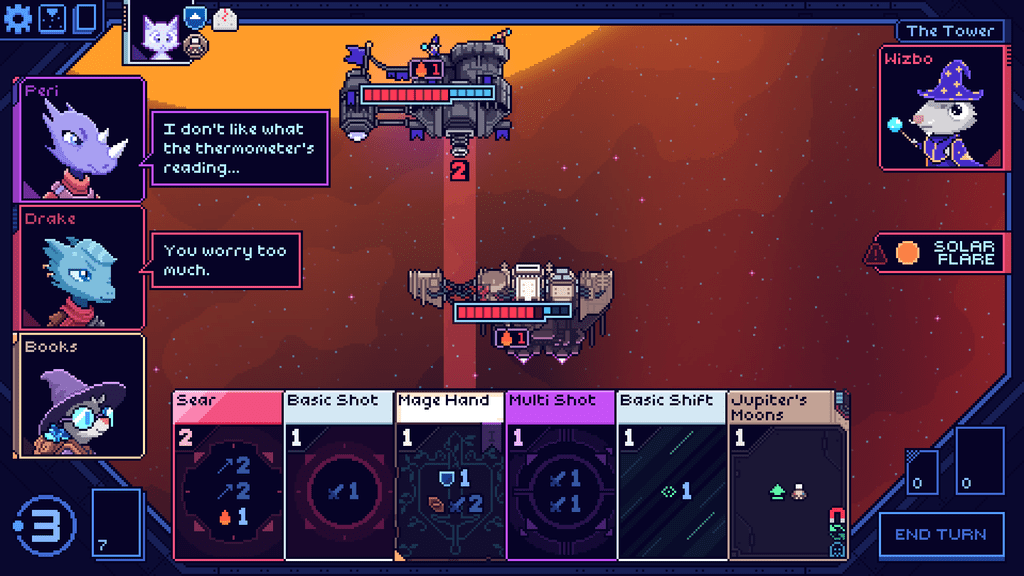The width and height of the screenshot is (1024, 576).
Task: Select the Basic Shift card
Action: point(672,475)
